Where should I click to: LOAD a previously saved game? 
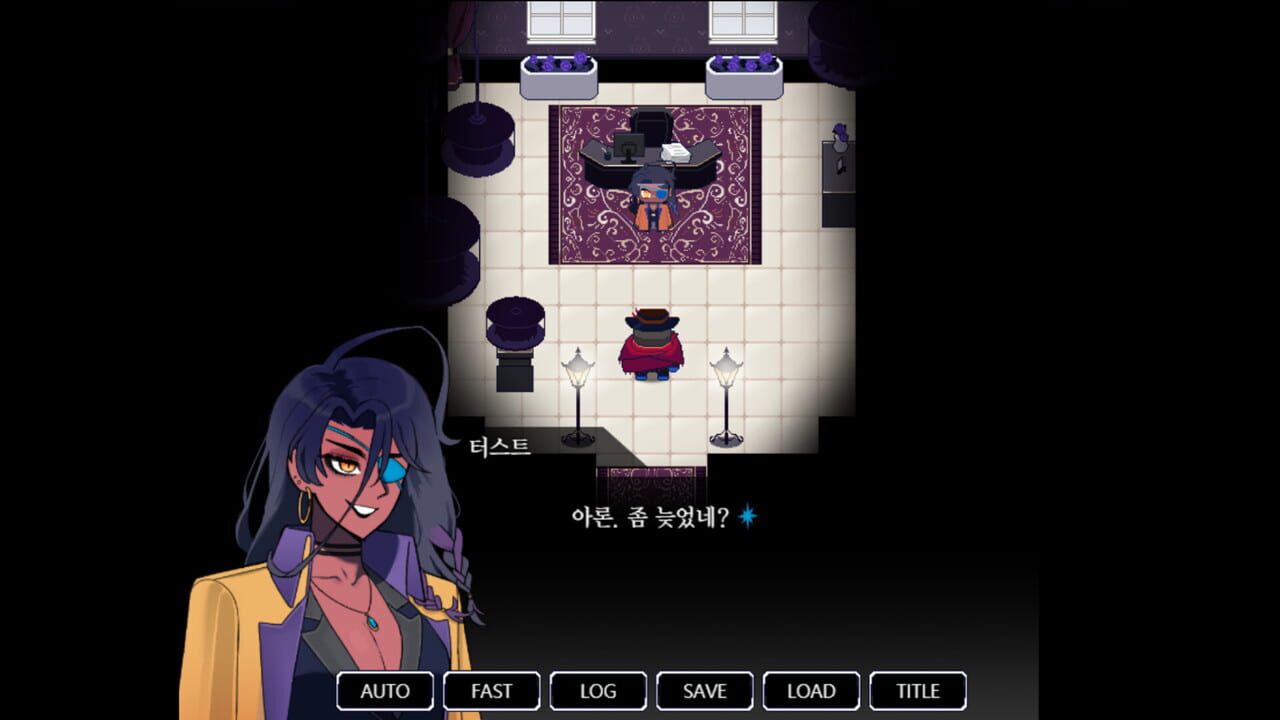[811, 691]
